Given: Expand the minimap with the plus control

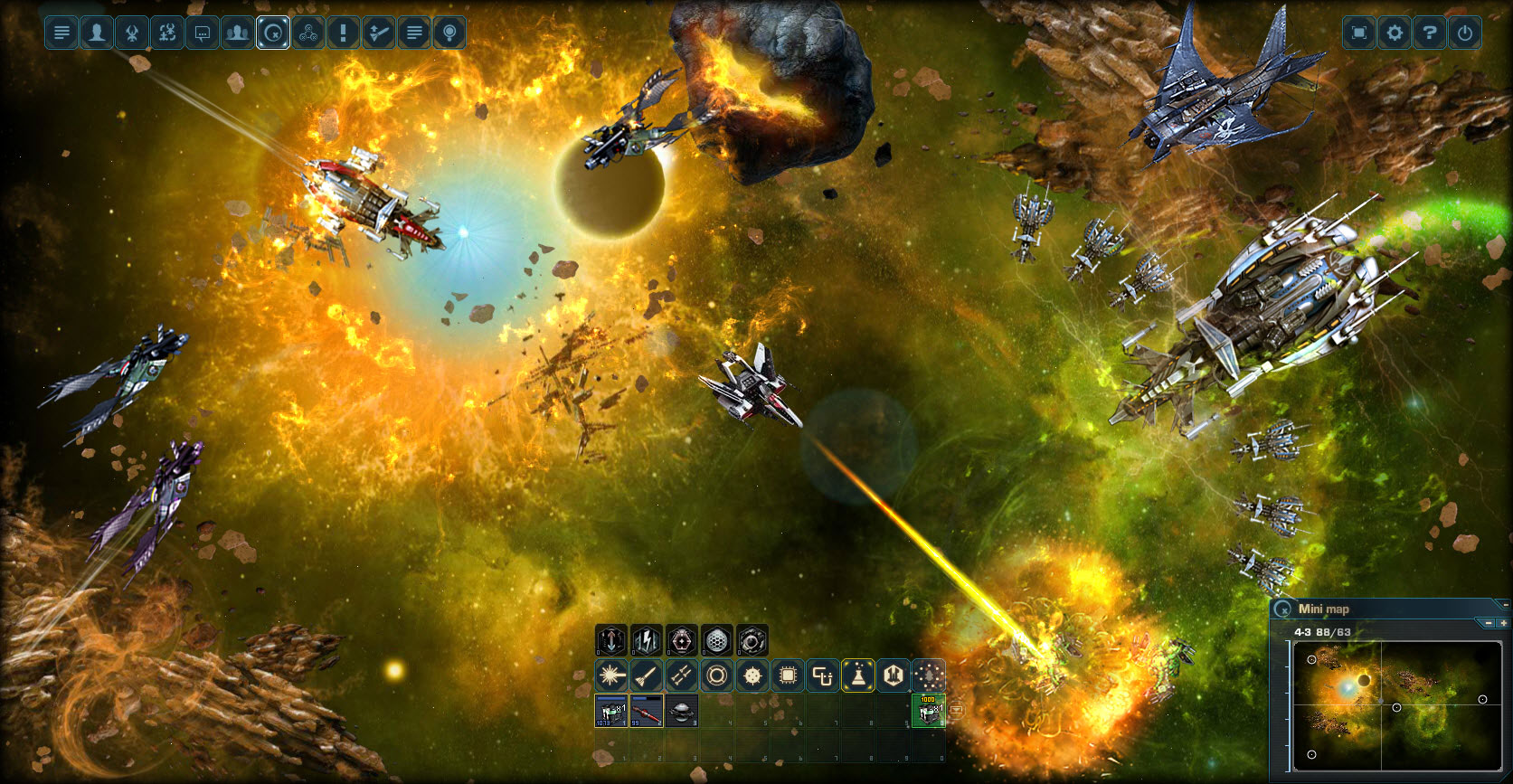Looking at the screenshot, I should pyautogui.click(x=1506, y=623).
